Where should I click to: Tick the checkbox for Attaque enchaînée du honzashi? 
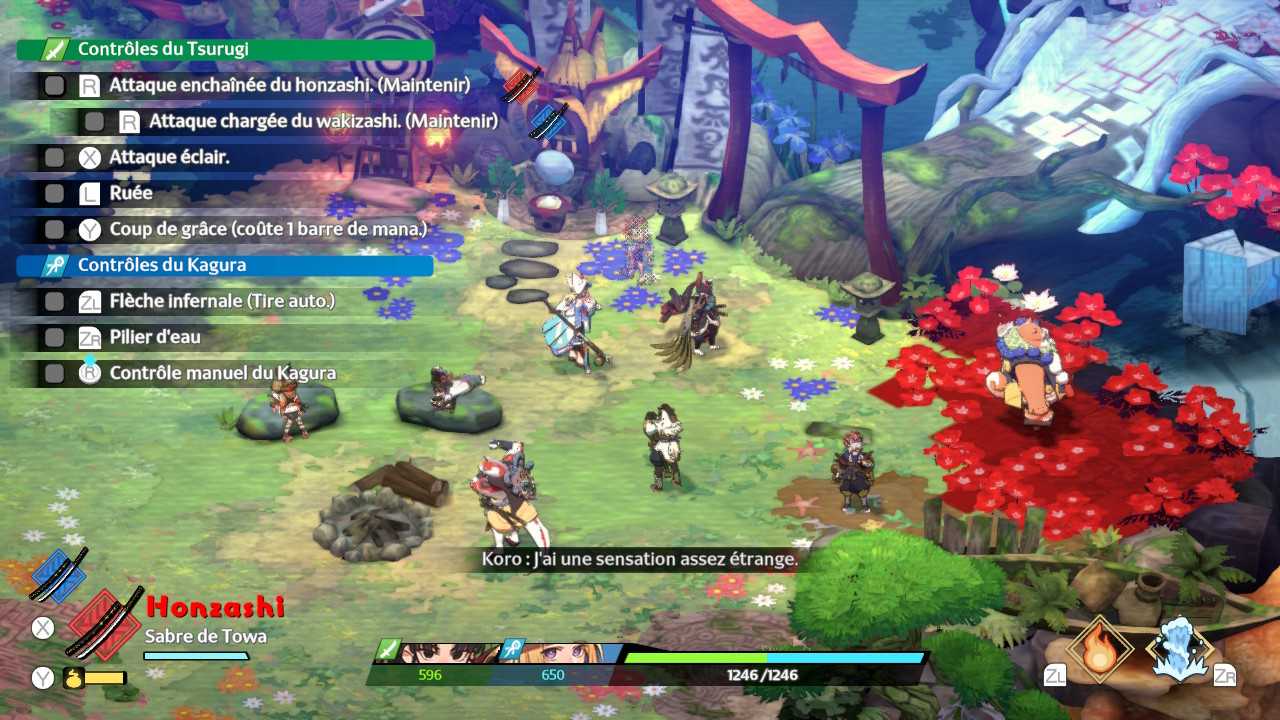pyautogui.click(x=55, y=86)
